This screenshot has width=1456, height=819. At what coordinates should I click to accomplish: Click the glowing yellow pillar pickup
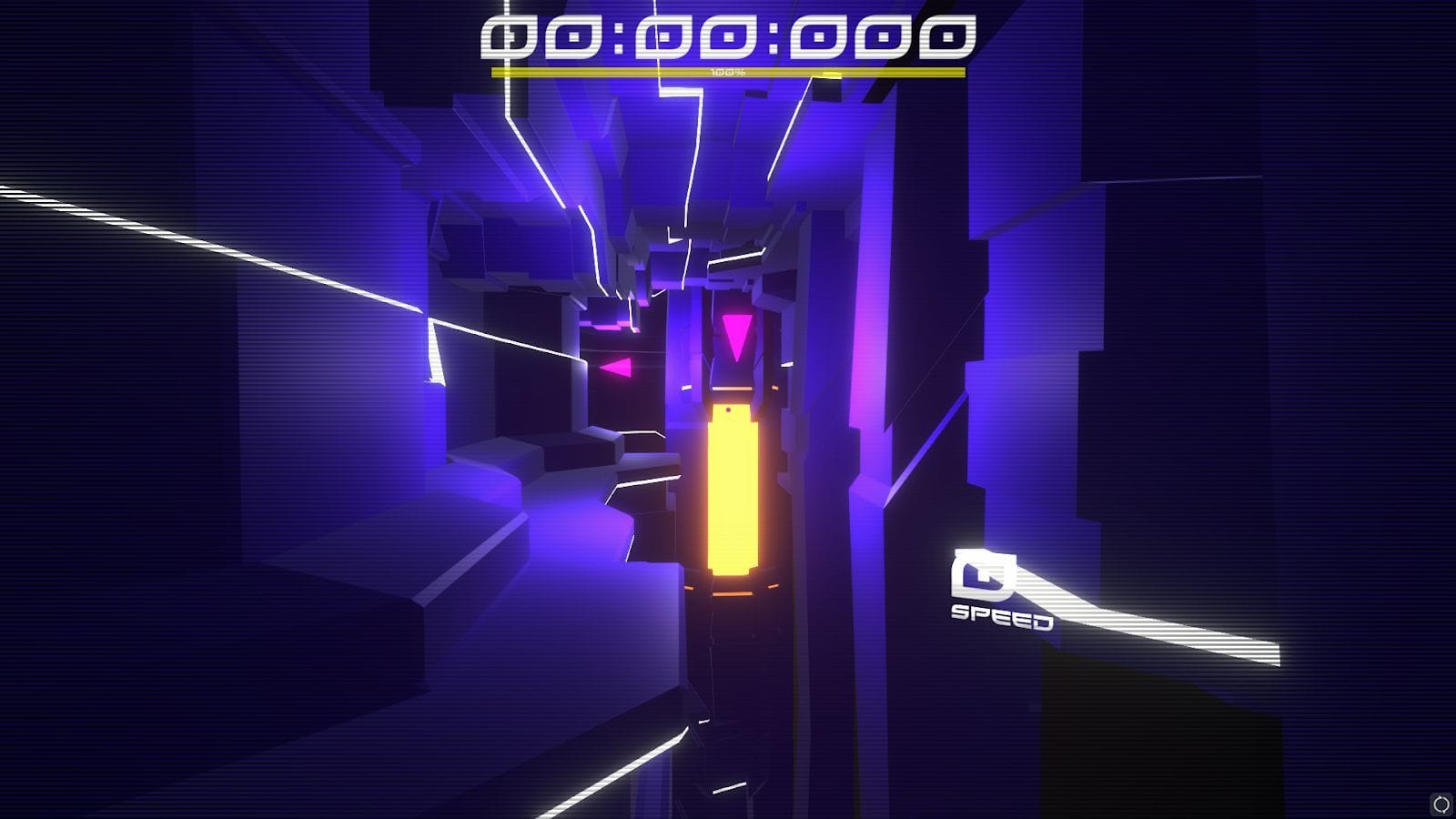point(731,491)
